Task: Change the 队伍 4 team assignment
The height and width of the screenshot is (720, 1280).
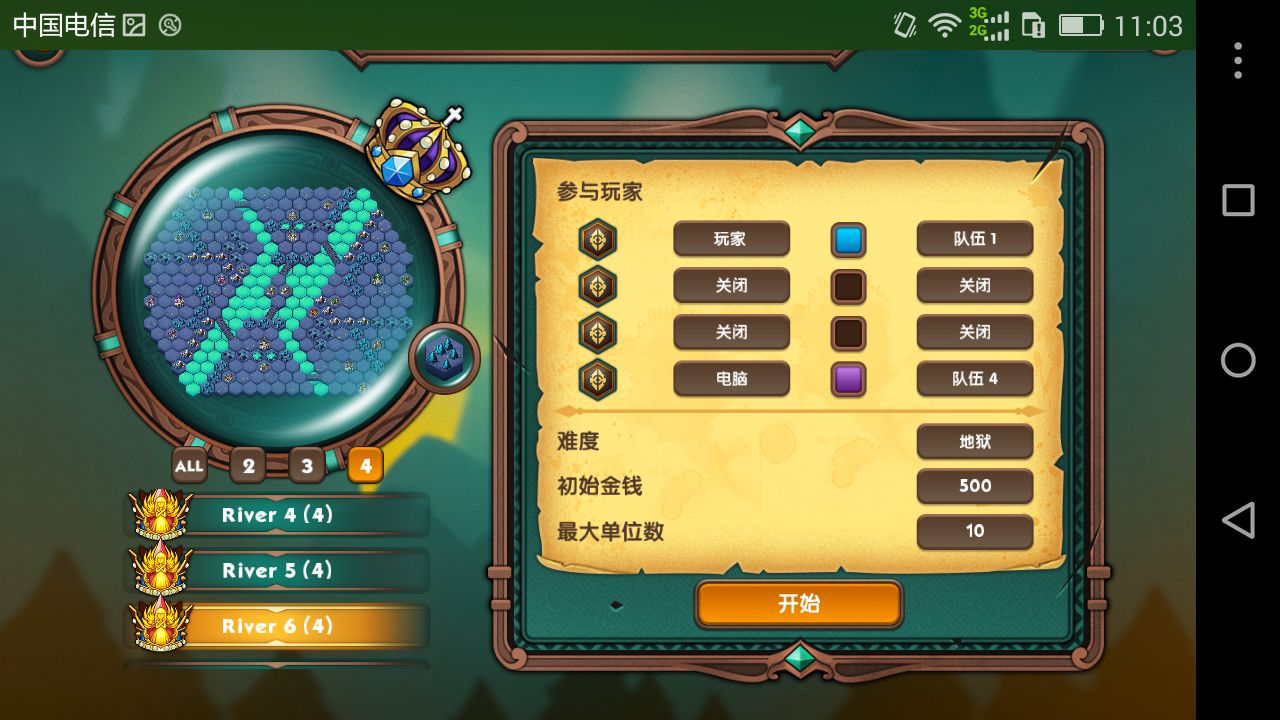Action: [x=975, y=379]
